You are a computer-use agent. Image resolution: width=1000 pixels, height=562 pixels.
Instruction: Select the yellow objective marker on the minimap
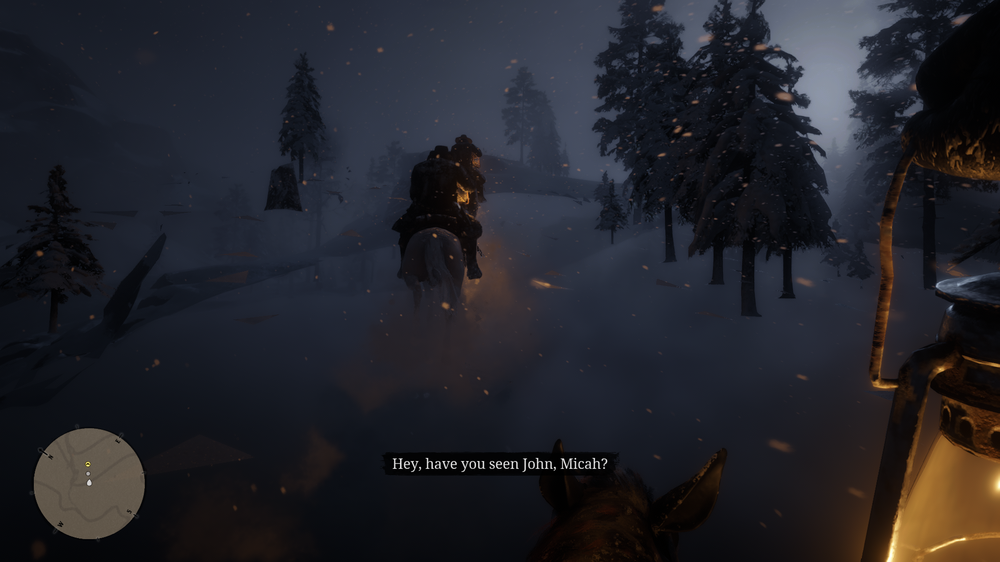coord(88,465)
